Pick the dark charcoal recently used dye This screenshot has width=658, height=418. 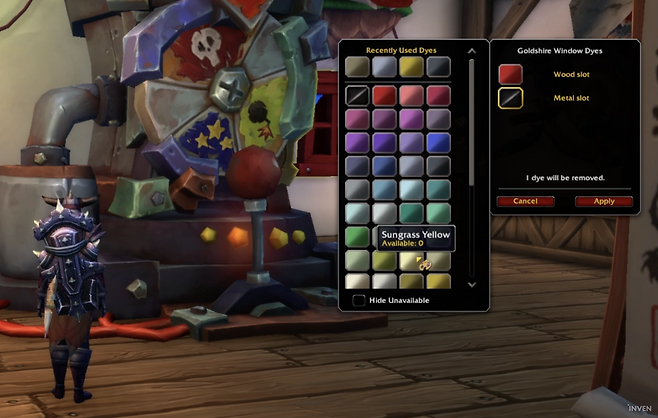(438, 66)
